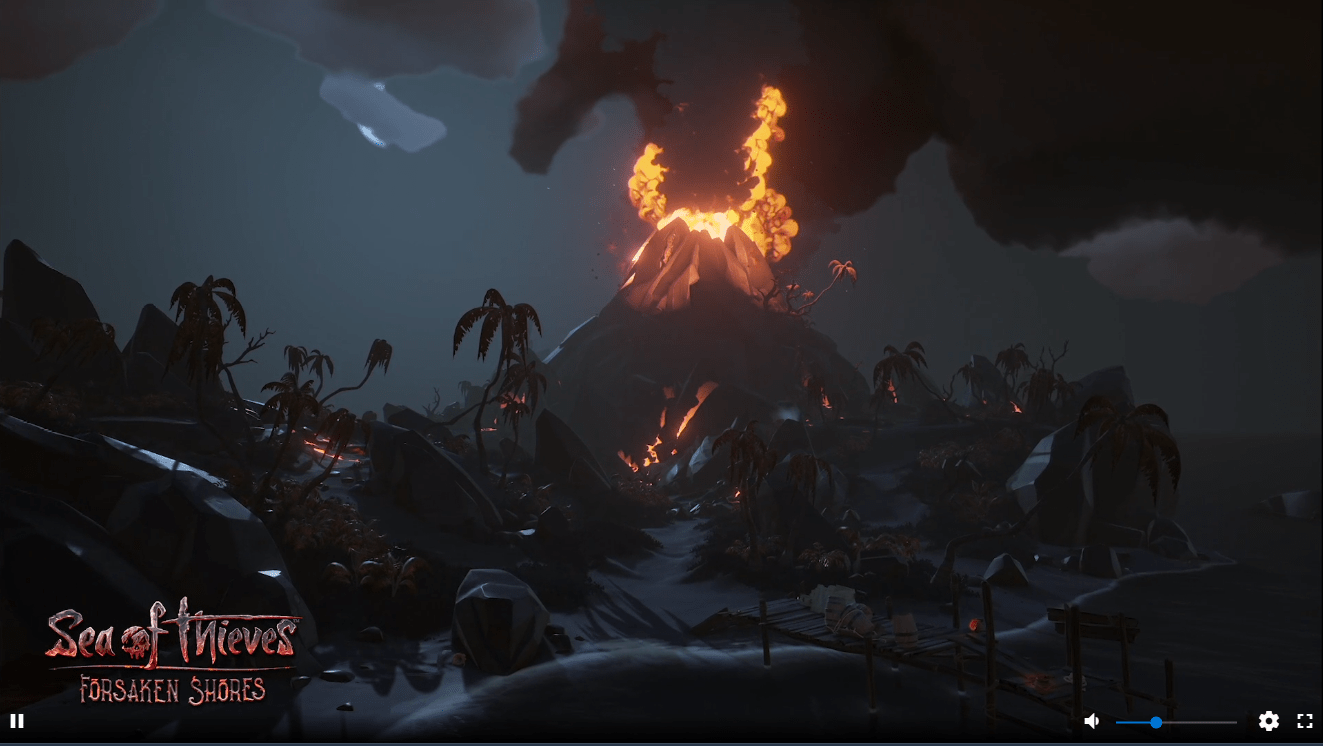This screenshot has width=1323, height=746.
Task: Click the volume icon to silence audio
Action: (x=1091, y=720)
